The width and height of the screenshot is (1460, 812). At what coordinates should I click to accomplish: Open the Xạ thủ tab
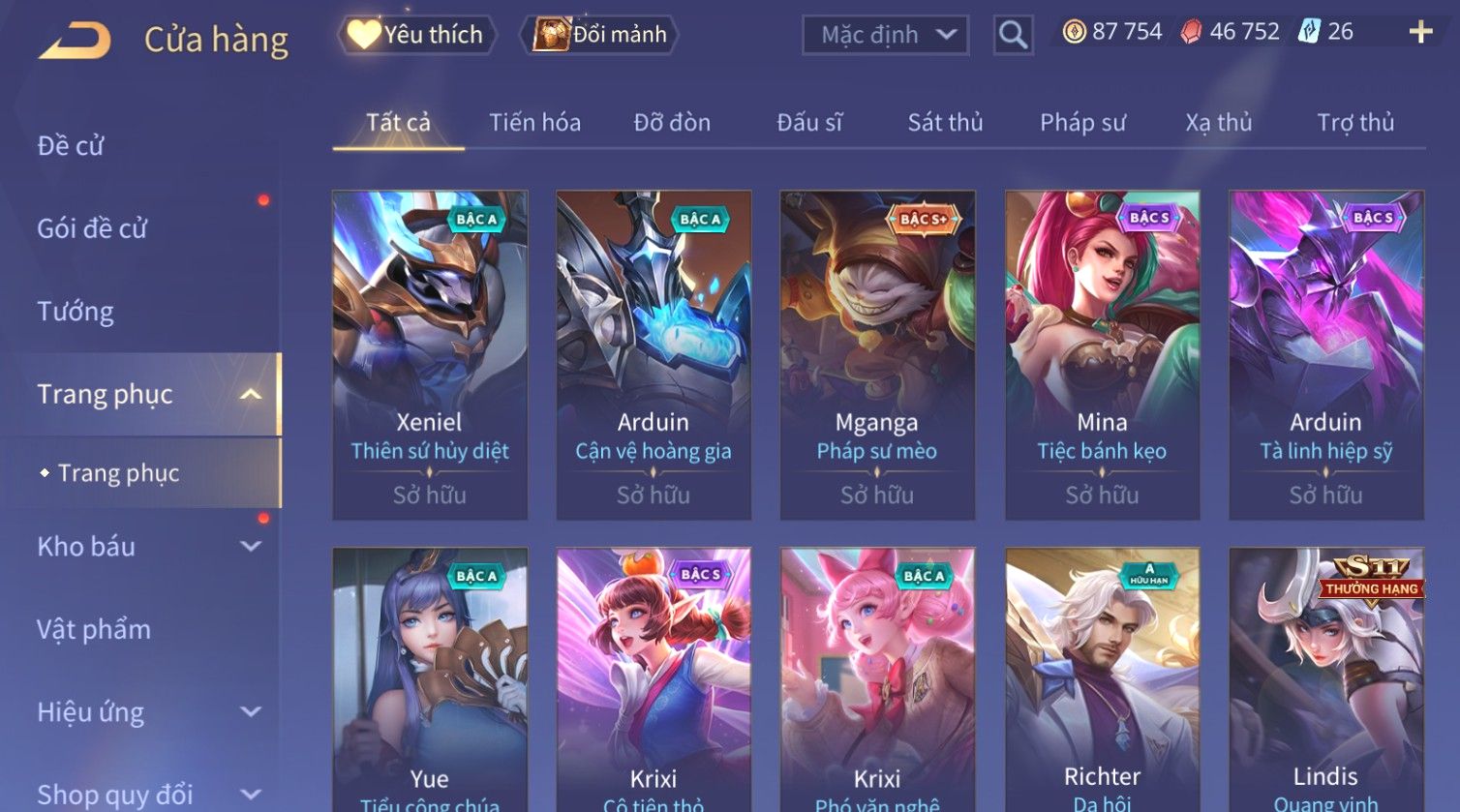pyautogui.click(x=1219, y=123)
